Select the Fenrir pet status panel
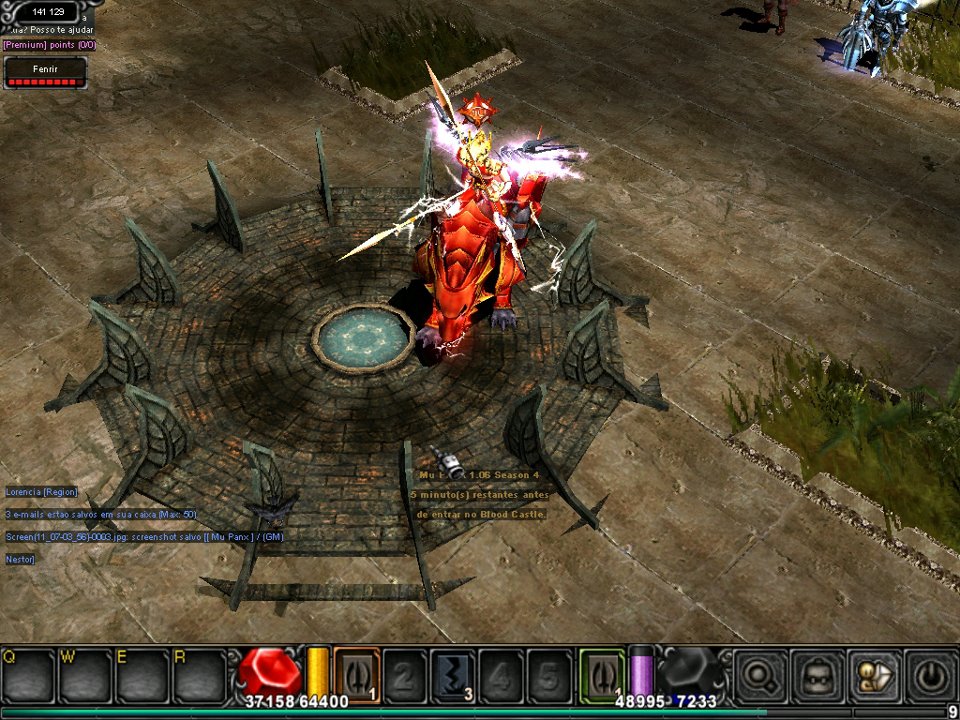Image resolution: width=960 pixels, height=720 pixels. 45,72
